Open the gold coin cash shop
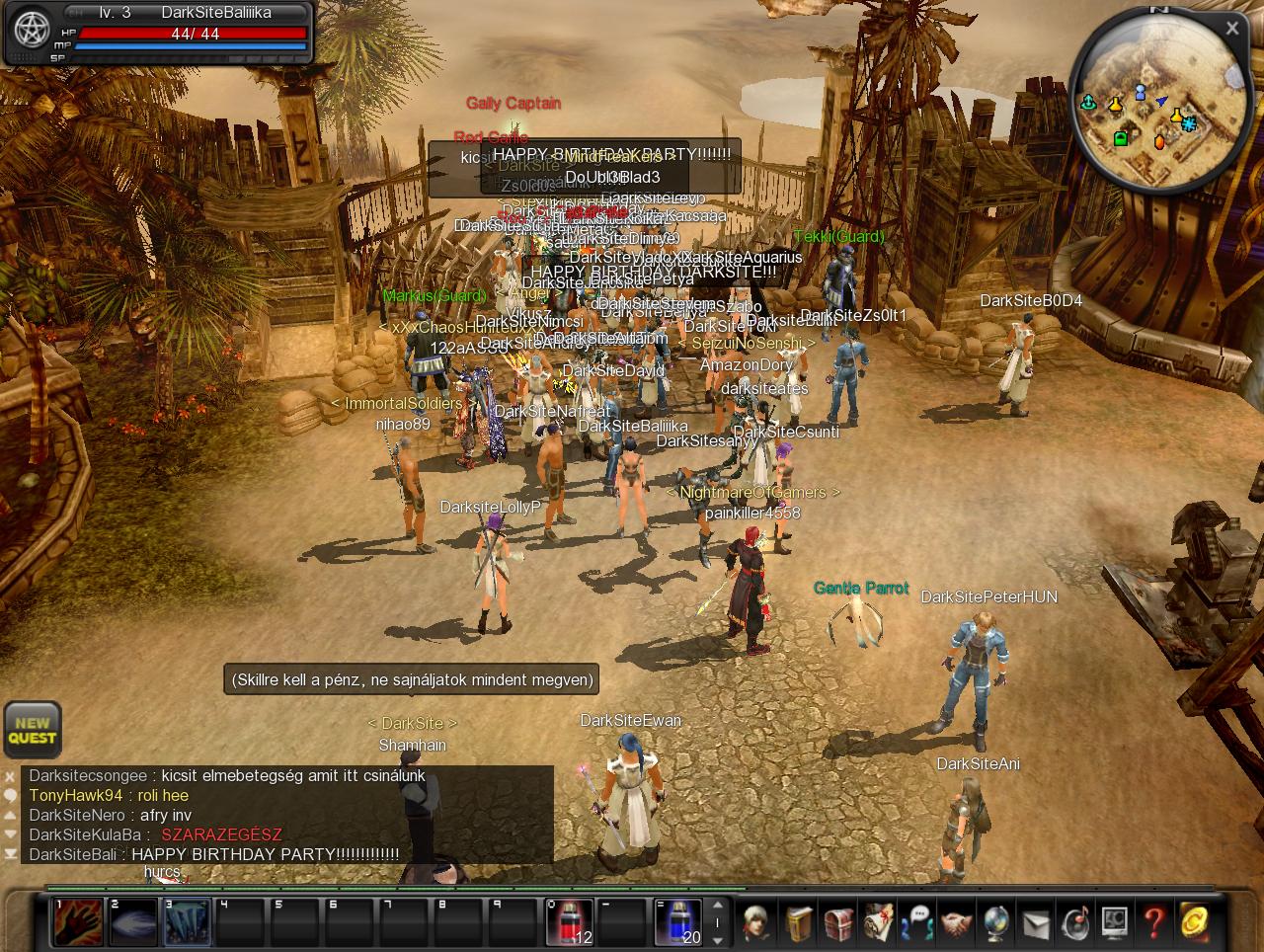Screen dimensions: 1264x952 pyautogui.click(x=1194, y=922)
